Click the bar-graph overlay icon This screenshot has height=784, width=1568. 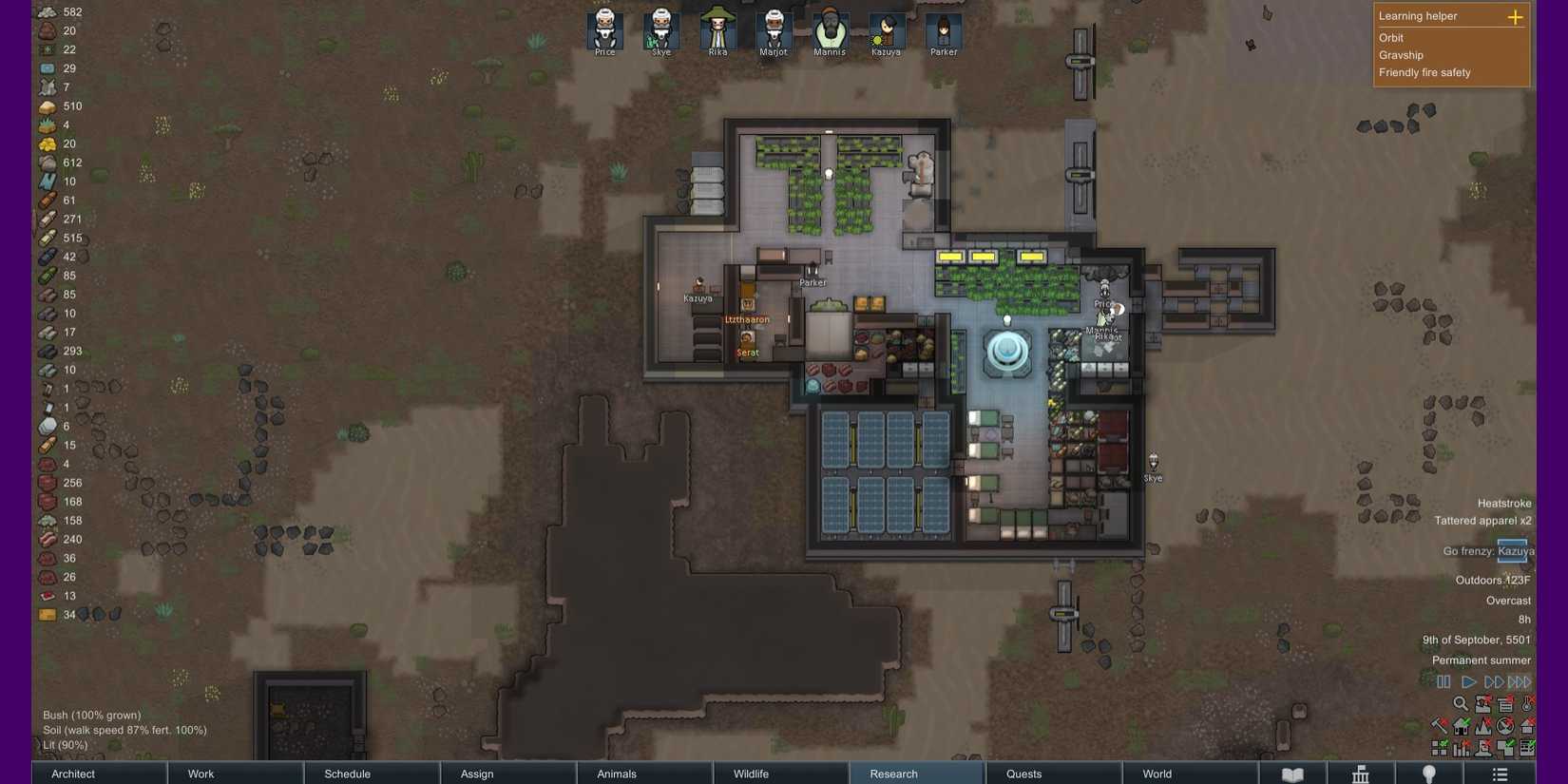(1461, 748)
